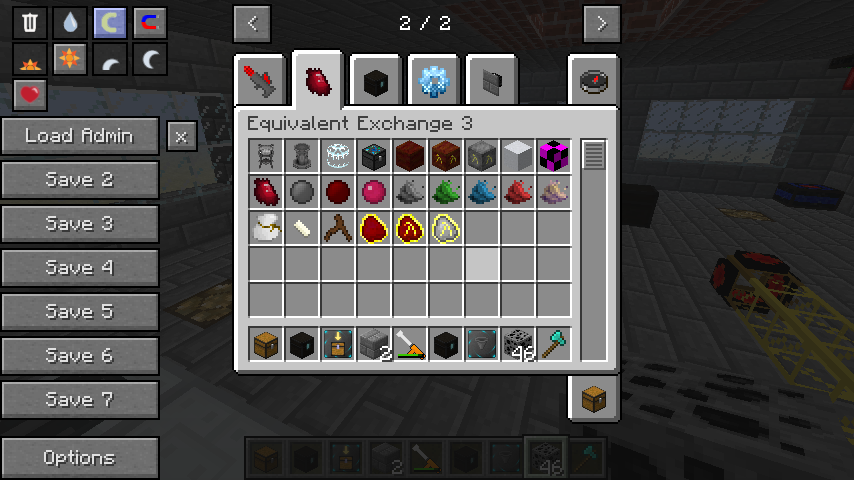Toggle rain with the water drop icon
The image size is (854, 480).
[x=69, y=23]
